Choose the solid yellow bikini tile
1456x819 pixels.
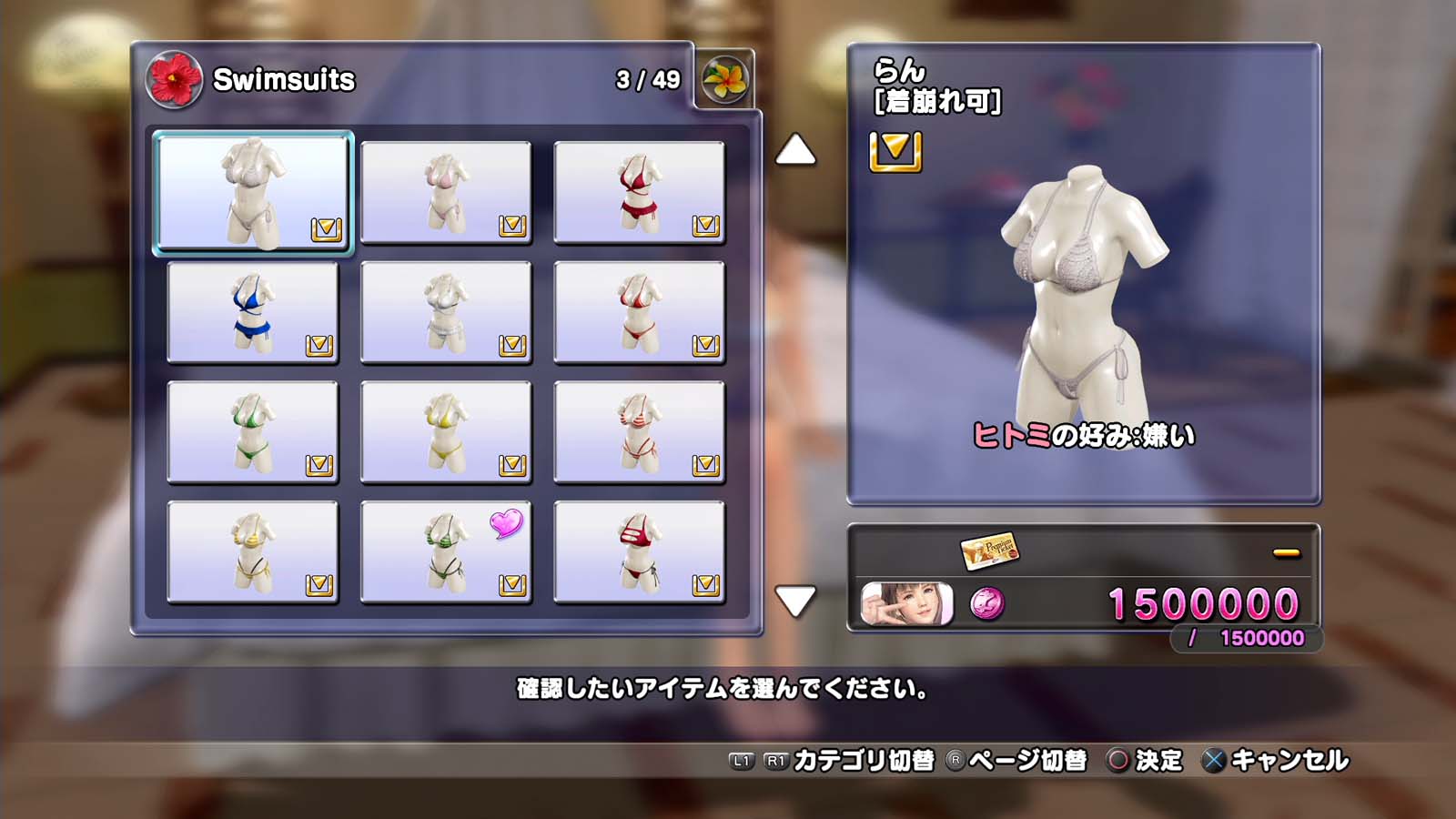(446, 432)
